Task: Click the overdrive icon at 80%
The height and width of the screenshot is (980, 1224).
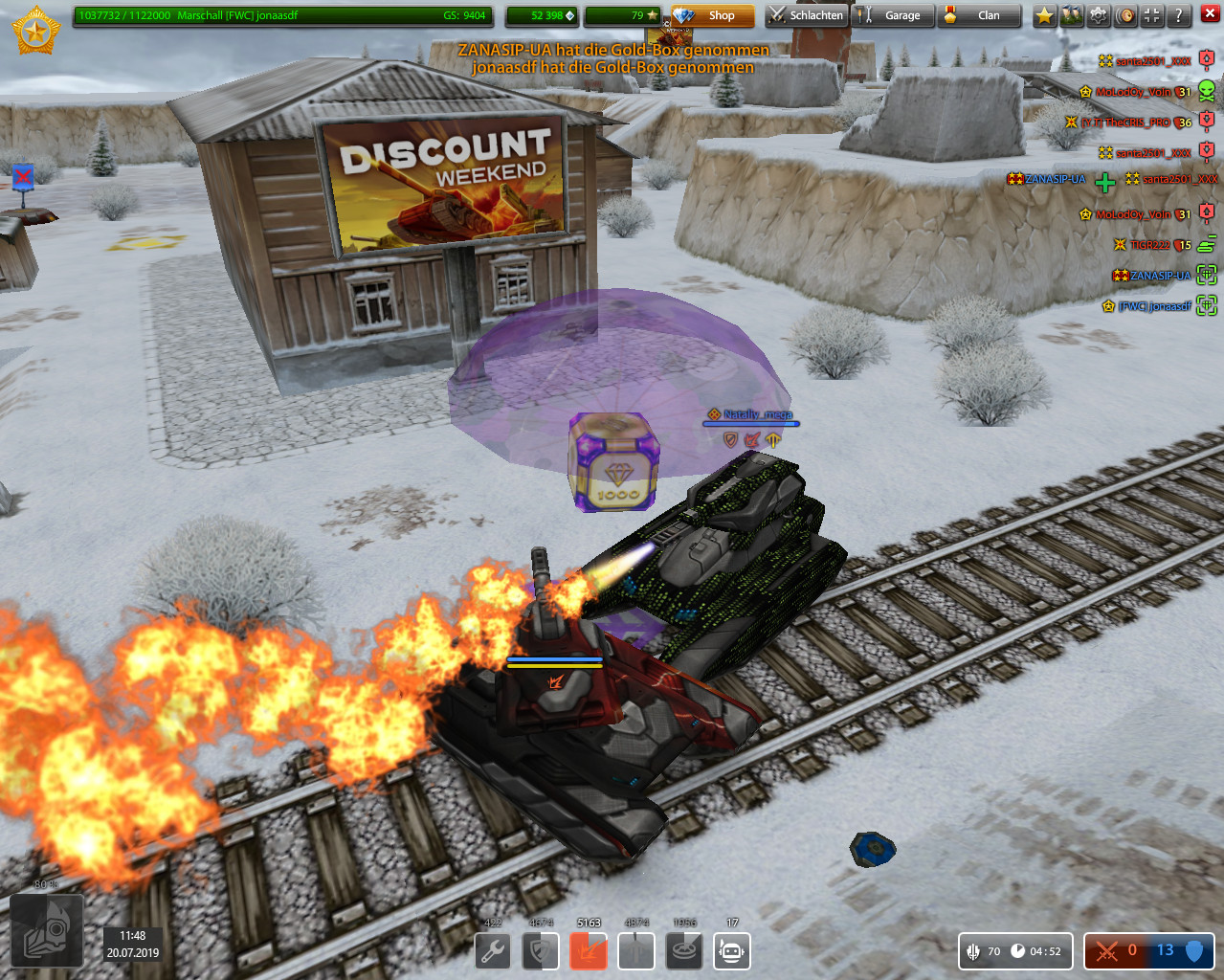Action: pos(46,926)
